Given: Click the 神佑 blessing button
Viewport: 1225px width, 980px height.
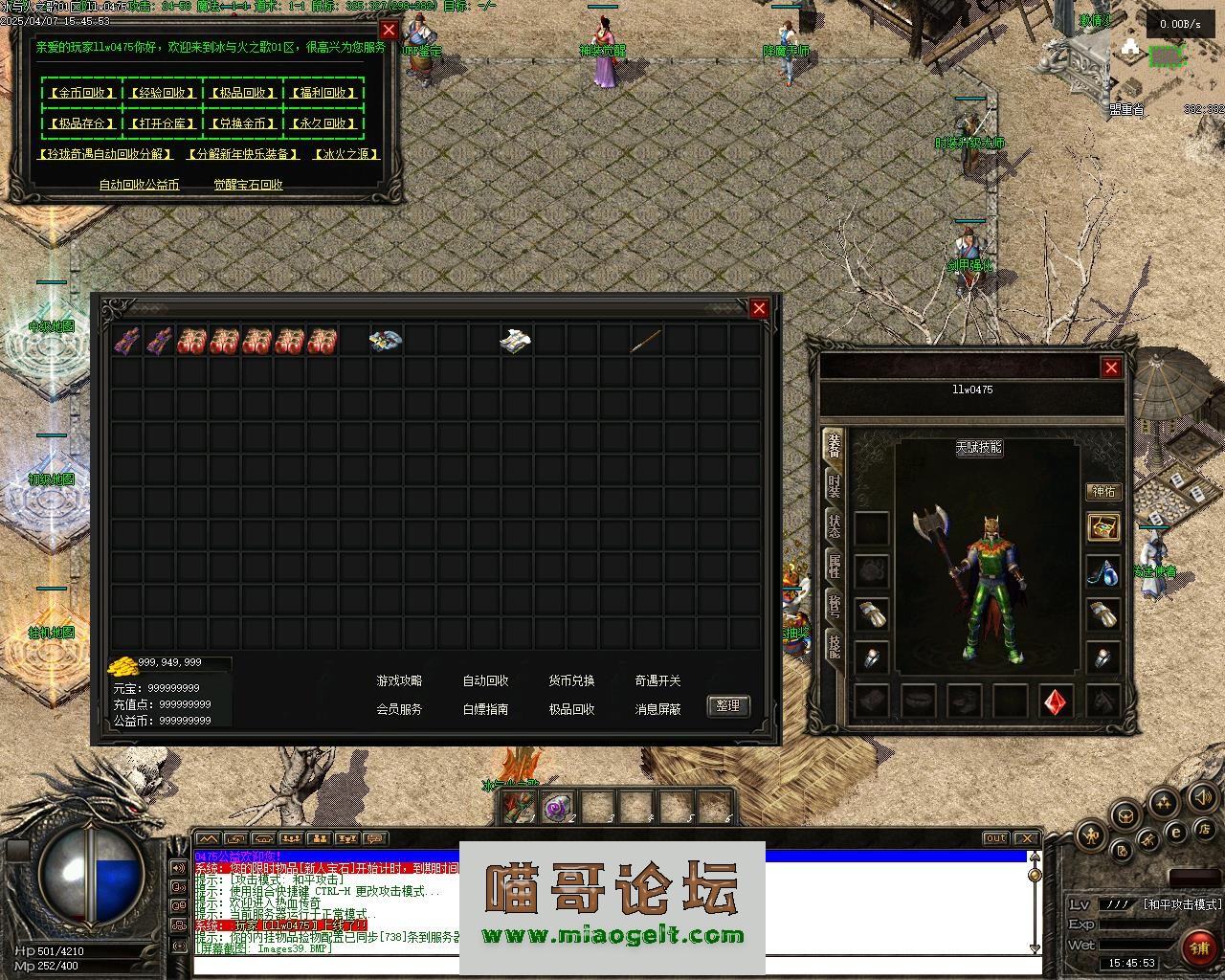Looking at the screenshot, I should tap(1103, 491).
